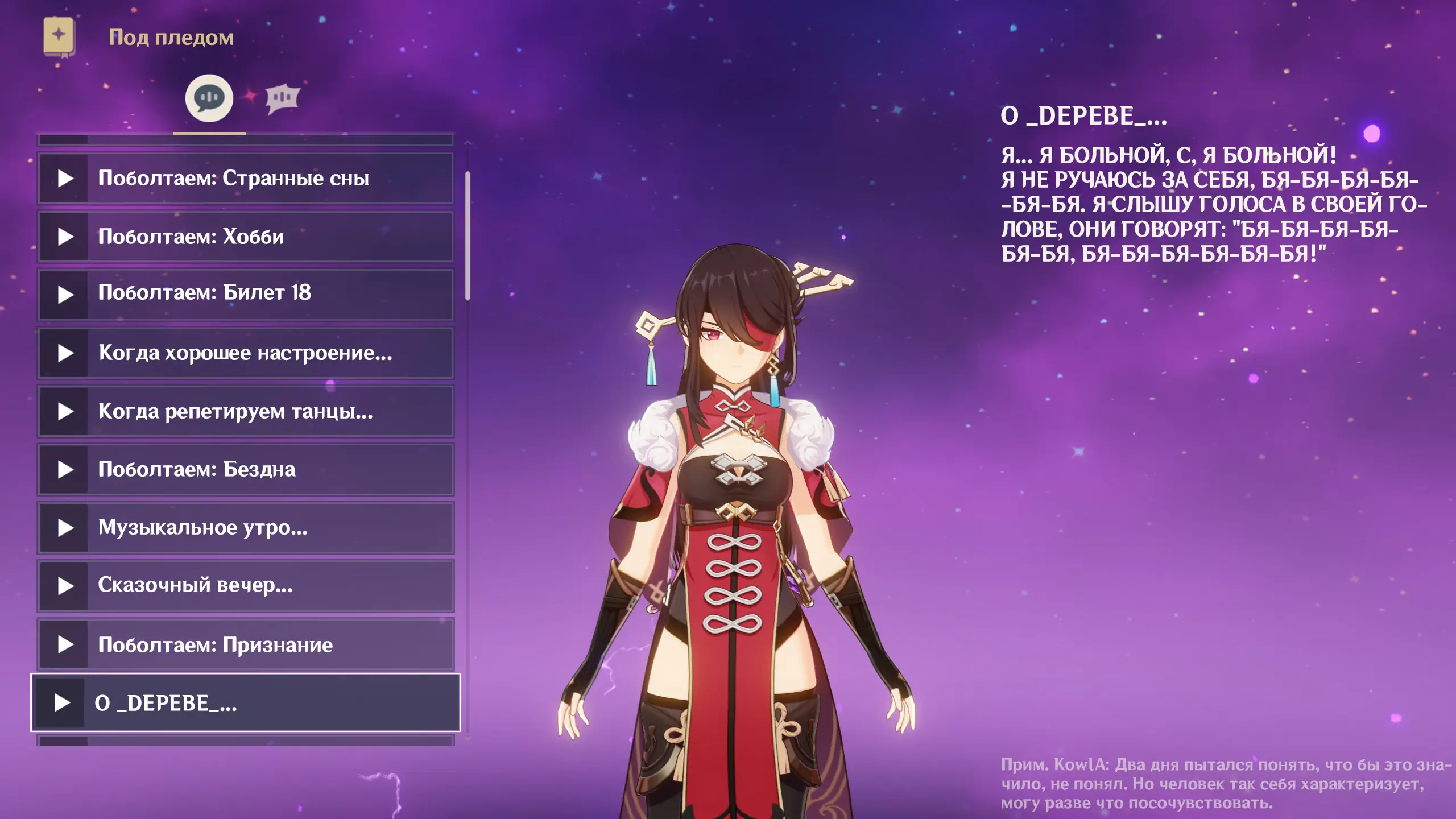1456x819 pixels.
Task: Play «Поболтаем: Билет 18» entry
Action: pyautogui.click(x=65, y=295)
